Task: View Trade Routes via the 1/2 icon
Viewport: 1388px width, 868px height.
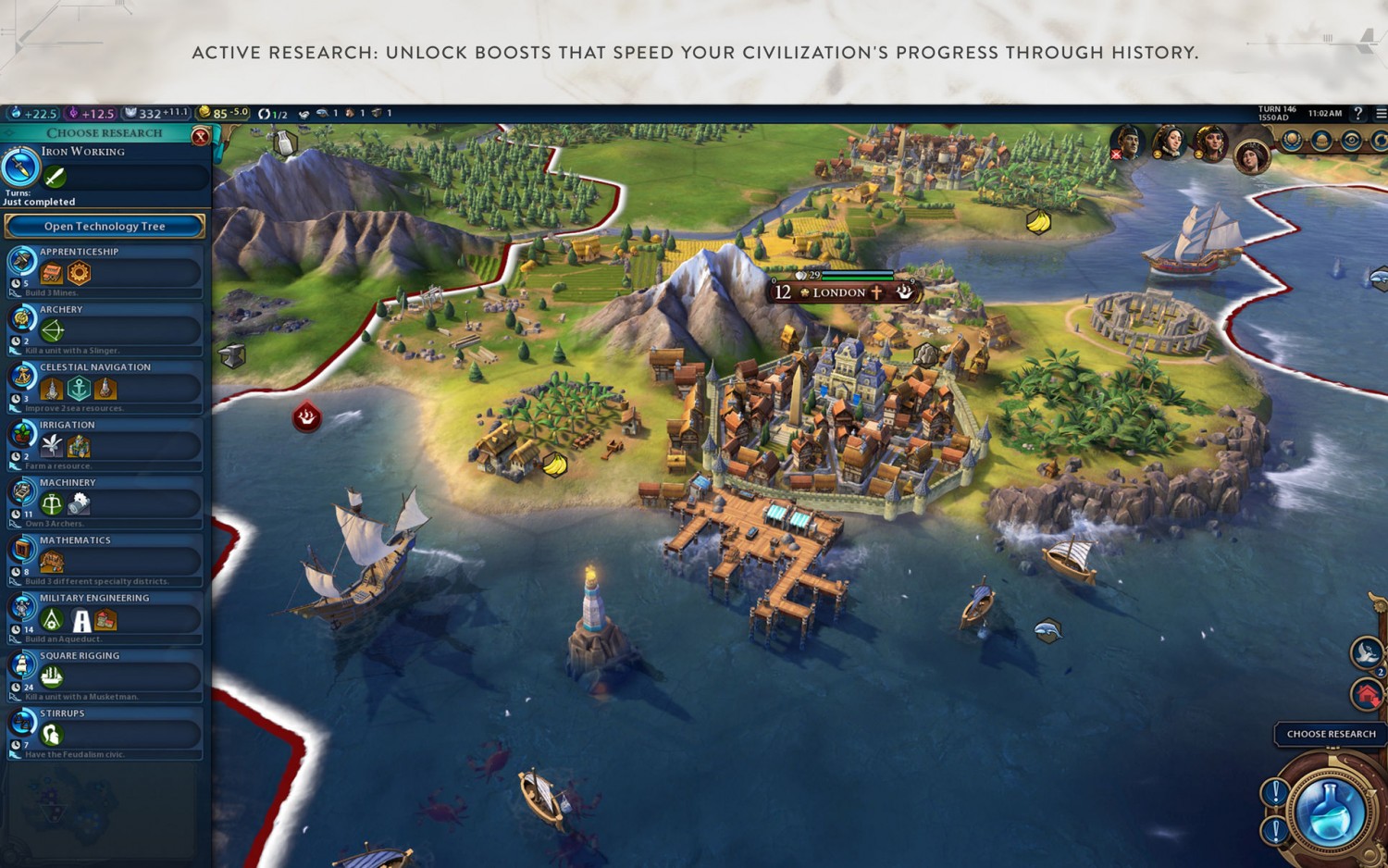Action: click(266, 113)
